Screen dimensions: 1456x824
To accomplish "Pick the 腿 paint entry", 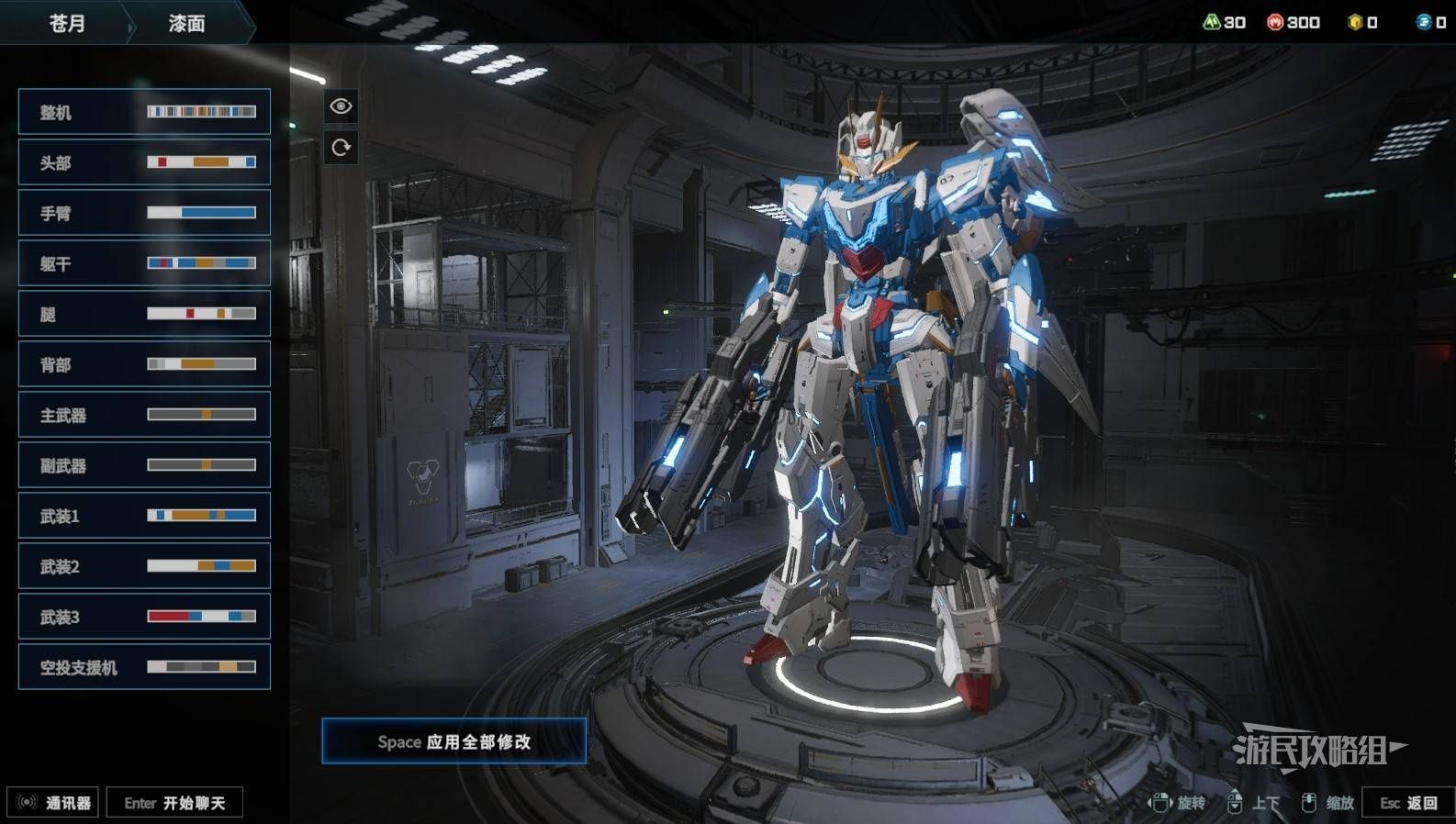I will [144, 314].
